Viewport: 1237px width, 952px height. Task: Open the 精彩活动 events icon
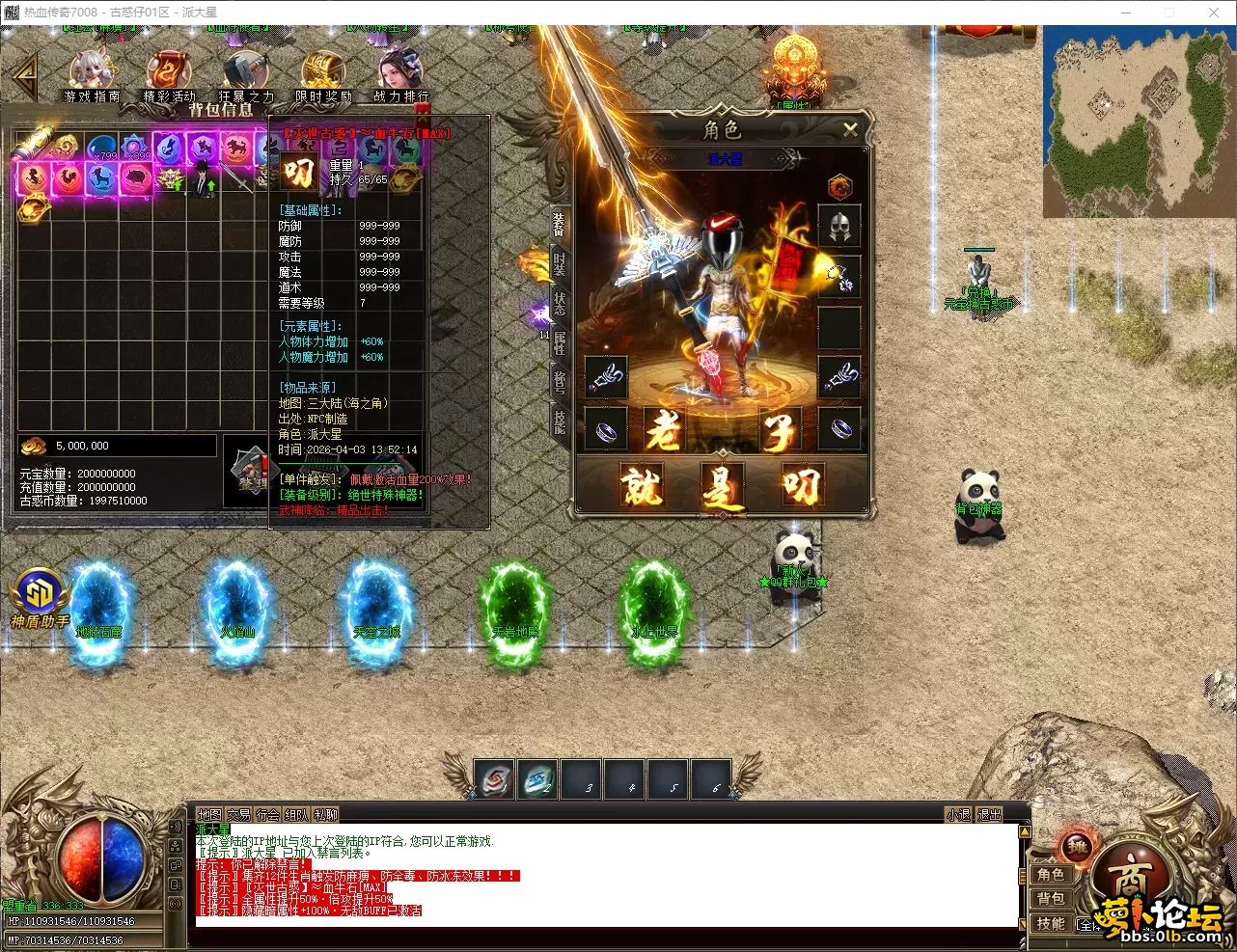pos(169,75)
